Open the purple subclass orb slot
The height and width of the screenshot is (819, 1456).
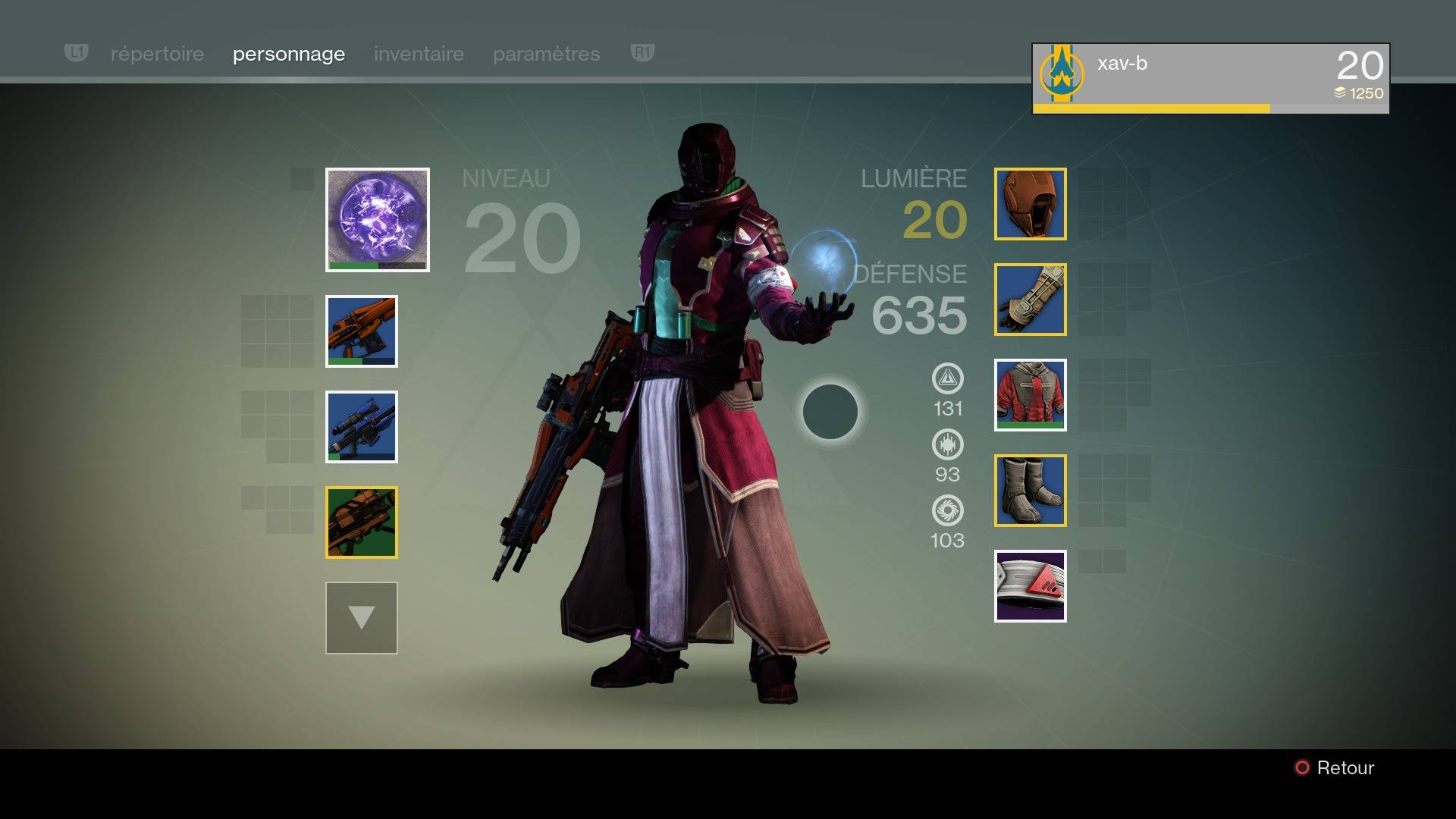(378, 219)
